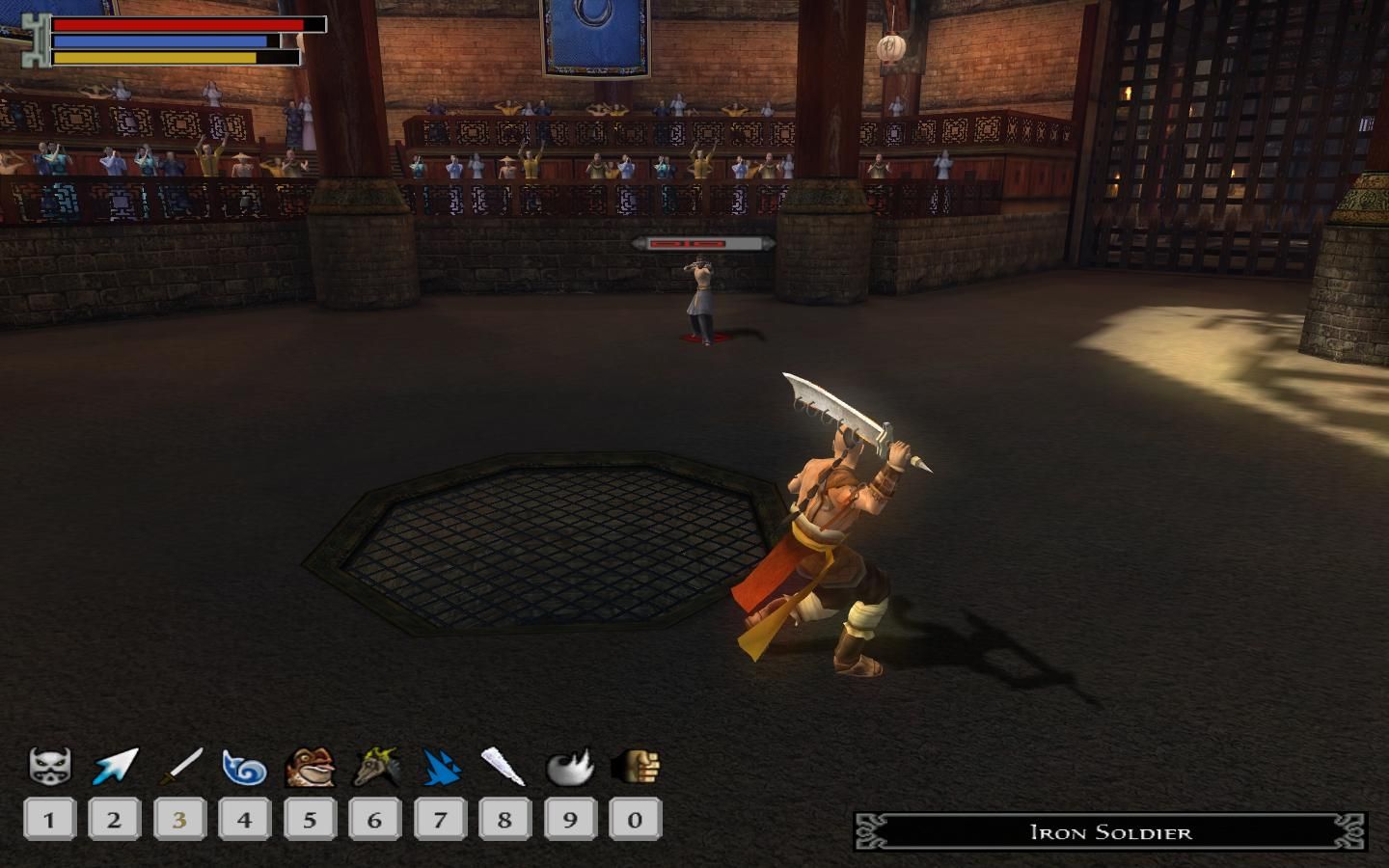Image resolution: width=1389 pixels, height=868 pixels.
Task: Activate the white flame fist style
Action: 570,768
